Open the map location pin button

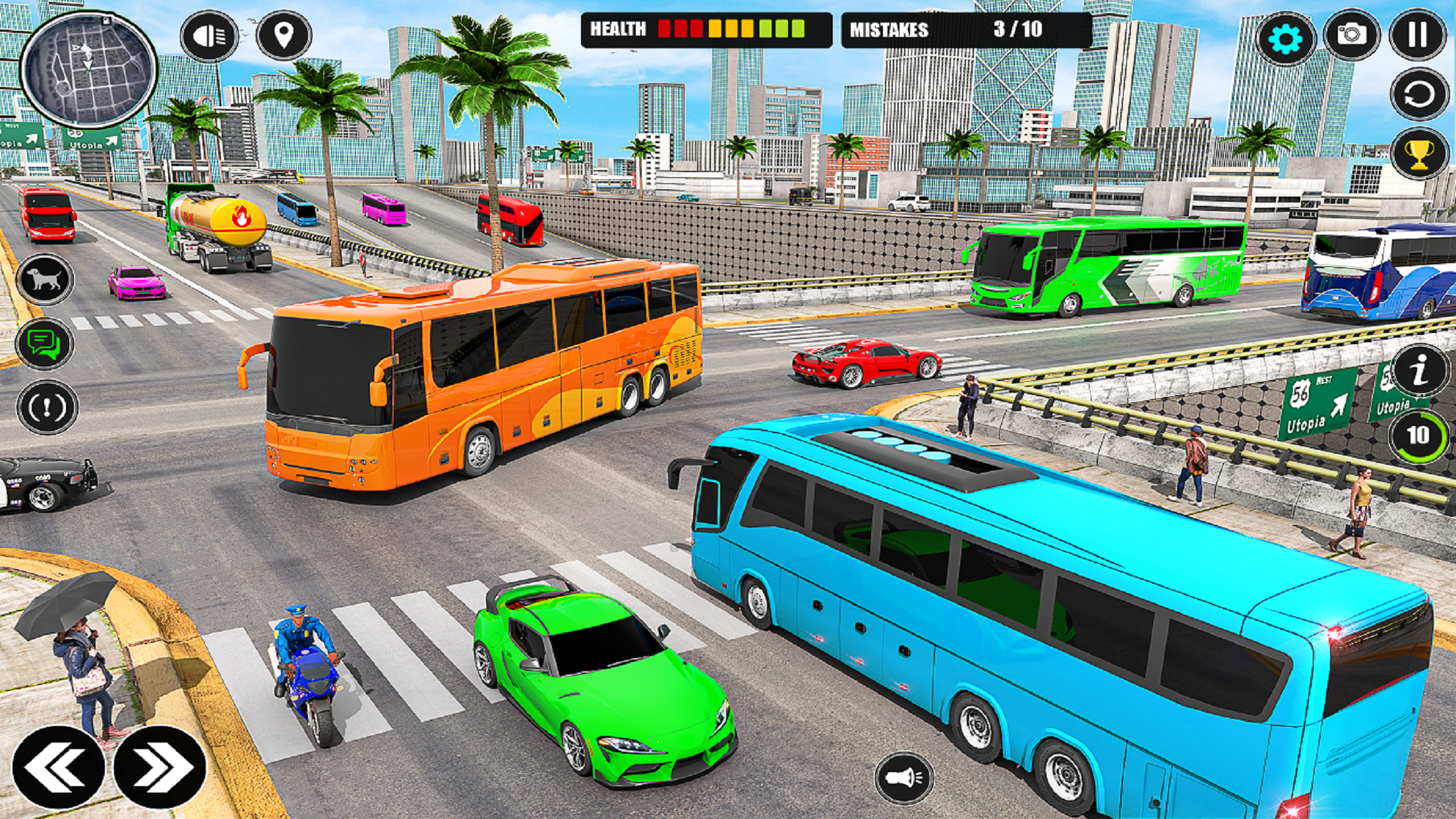[x=284, y=35]
